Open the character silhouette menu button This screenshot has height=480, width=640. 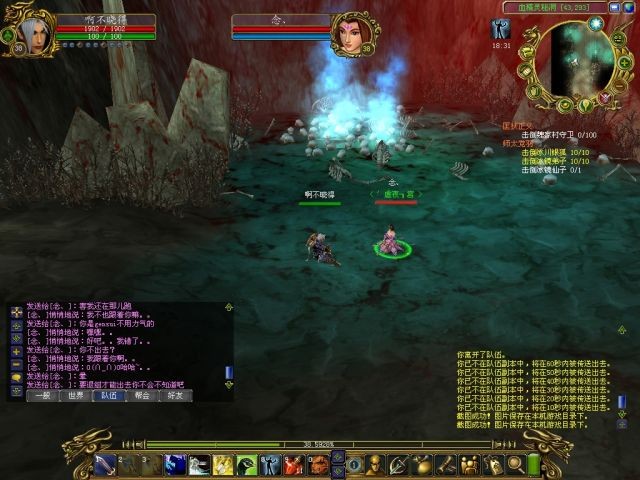click(x=376, y=464)
